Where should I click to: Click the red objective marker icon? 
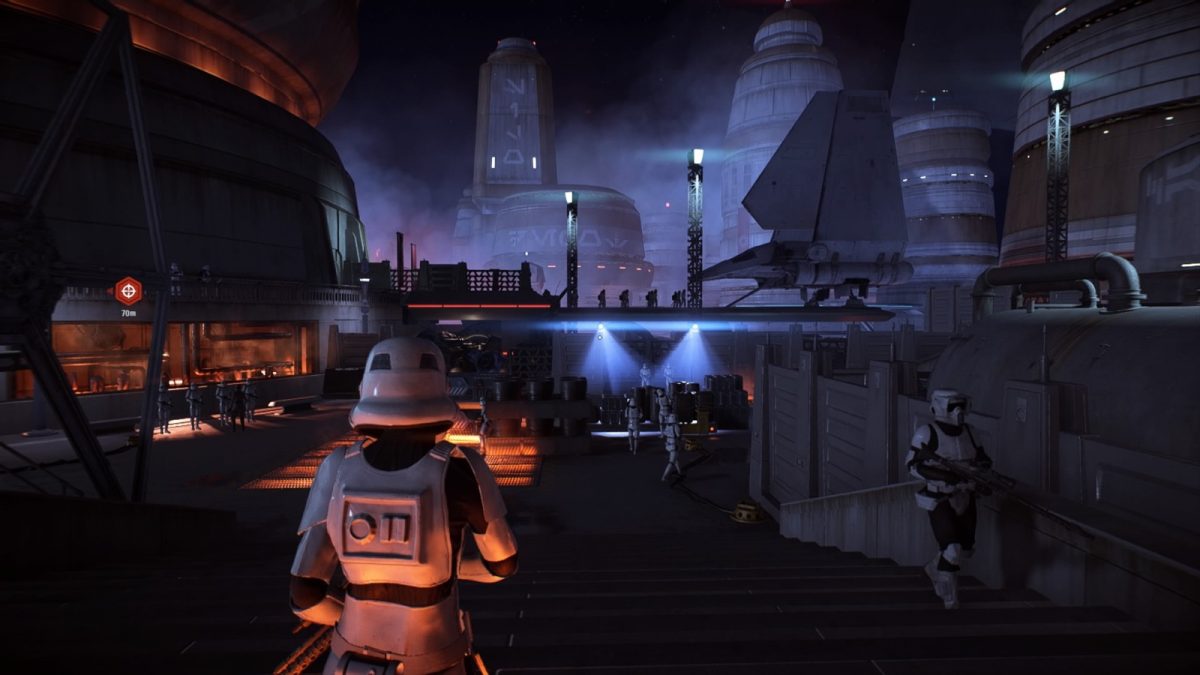click(128, 291)
